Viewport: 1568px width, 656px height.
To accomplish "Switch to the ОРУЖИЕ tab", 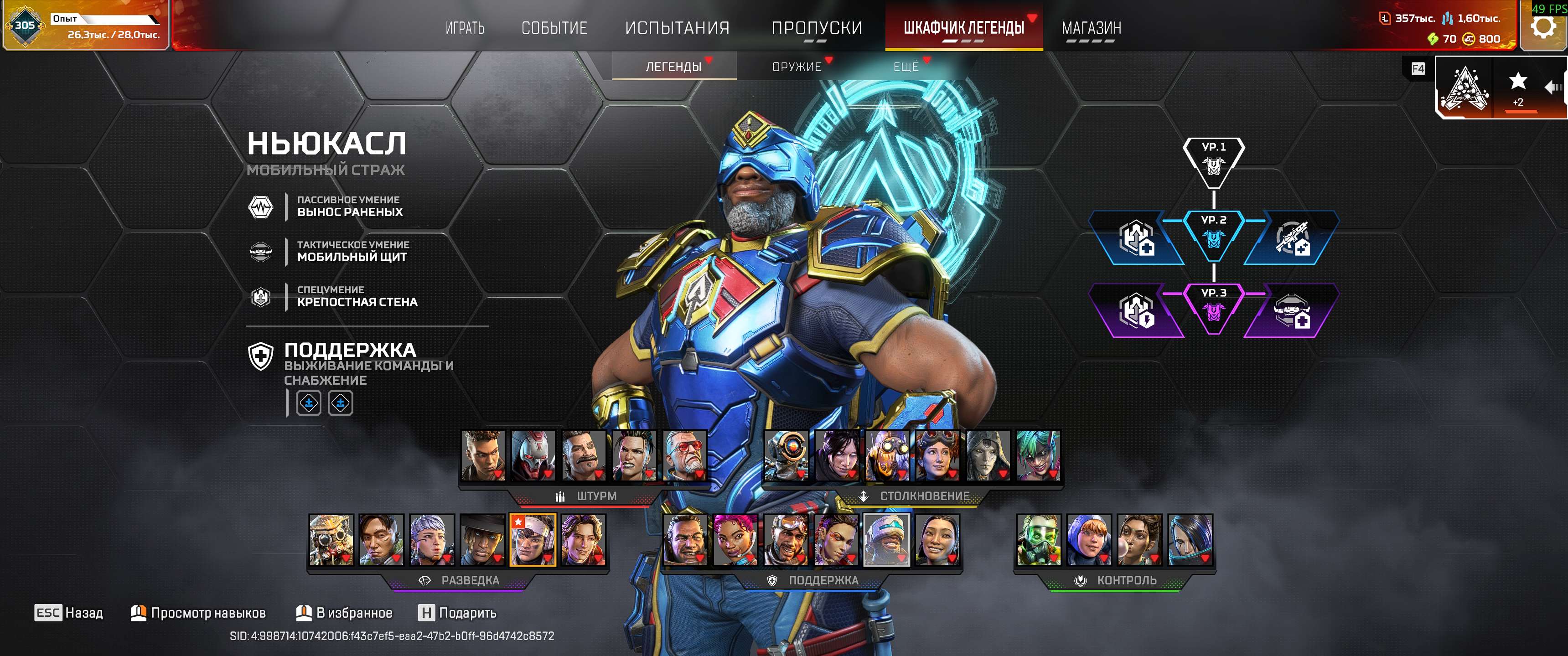I will [796, 67].
